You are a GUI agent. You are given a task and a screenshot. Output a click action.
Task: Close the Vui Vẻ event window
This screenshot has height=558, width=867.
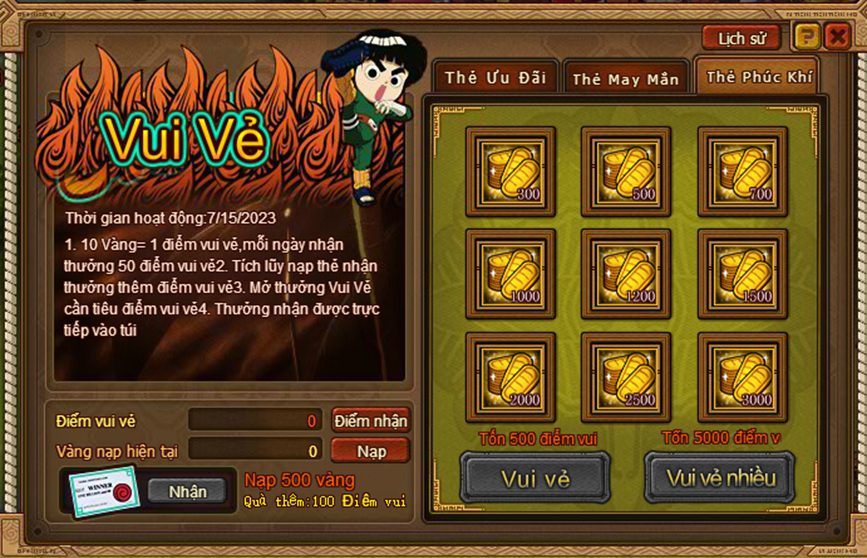837,38
